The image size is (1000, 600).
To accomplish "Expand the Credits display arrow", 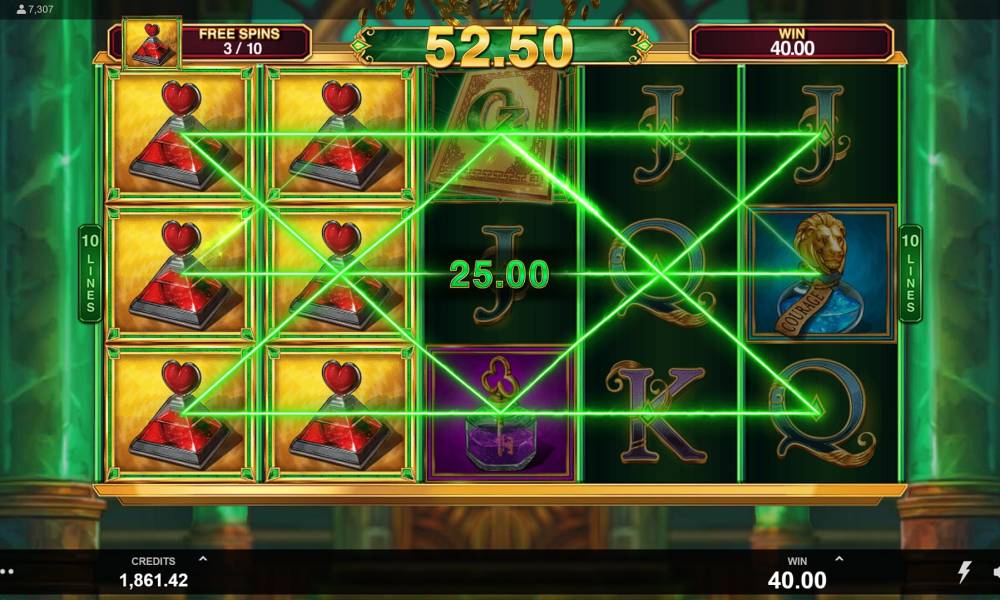I will (x=203, y=560).
